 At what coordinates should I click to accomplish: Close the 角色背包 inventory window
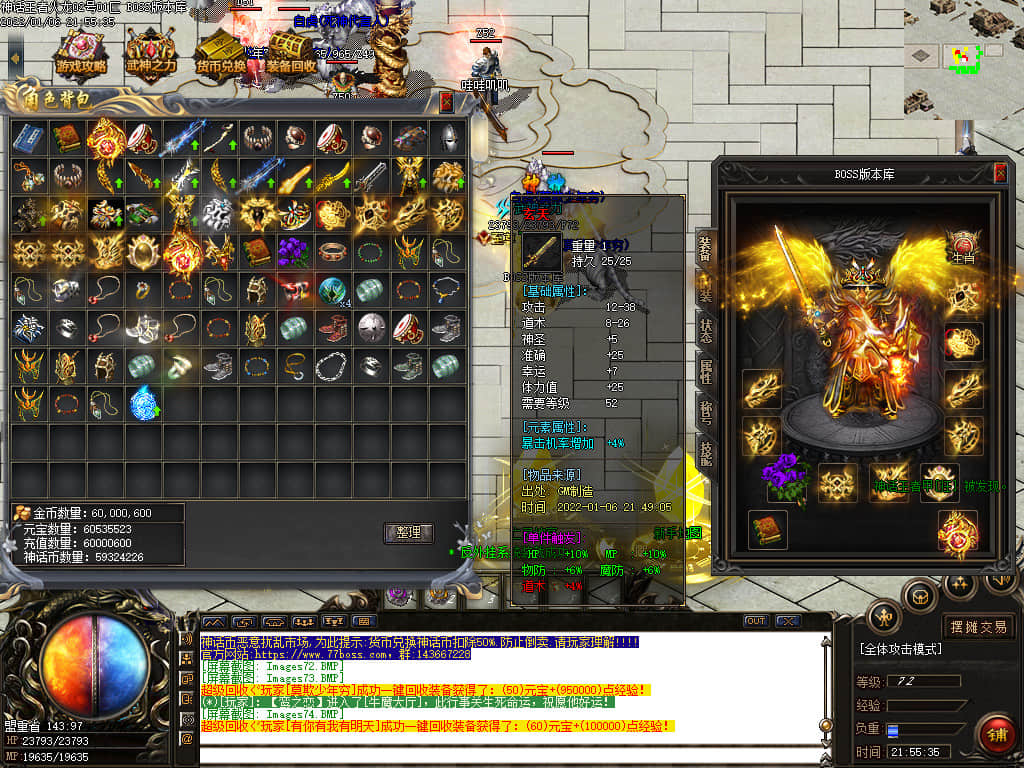coord(446,101)
